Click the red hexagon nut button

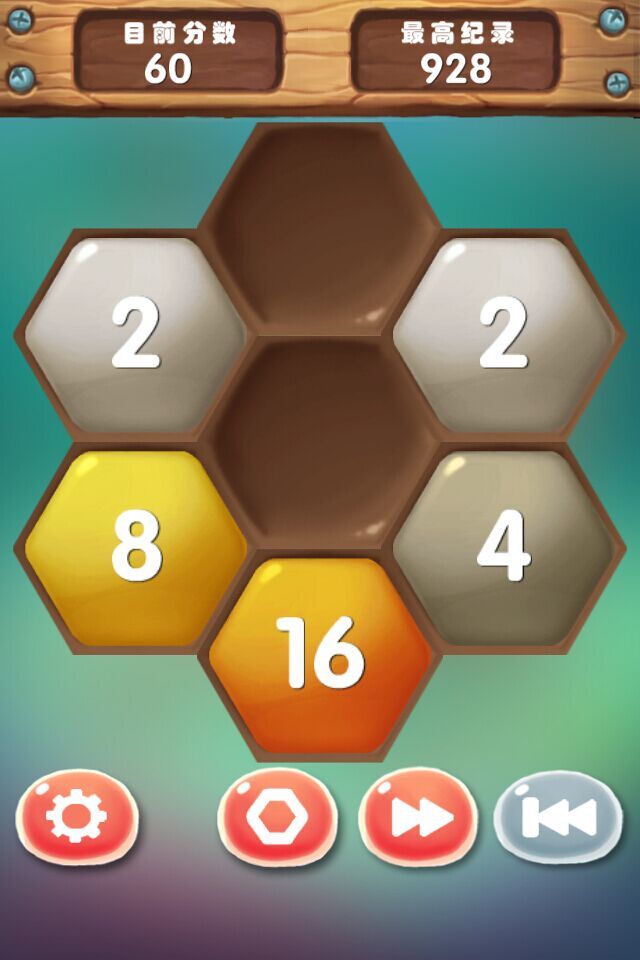pos(277,818)
